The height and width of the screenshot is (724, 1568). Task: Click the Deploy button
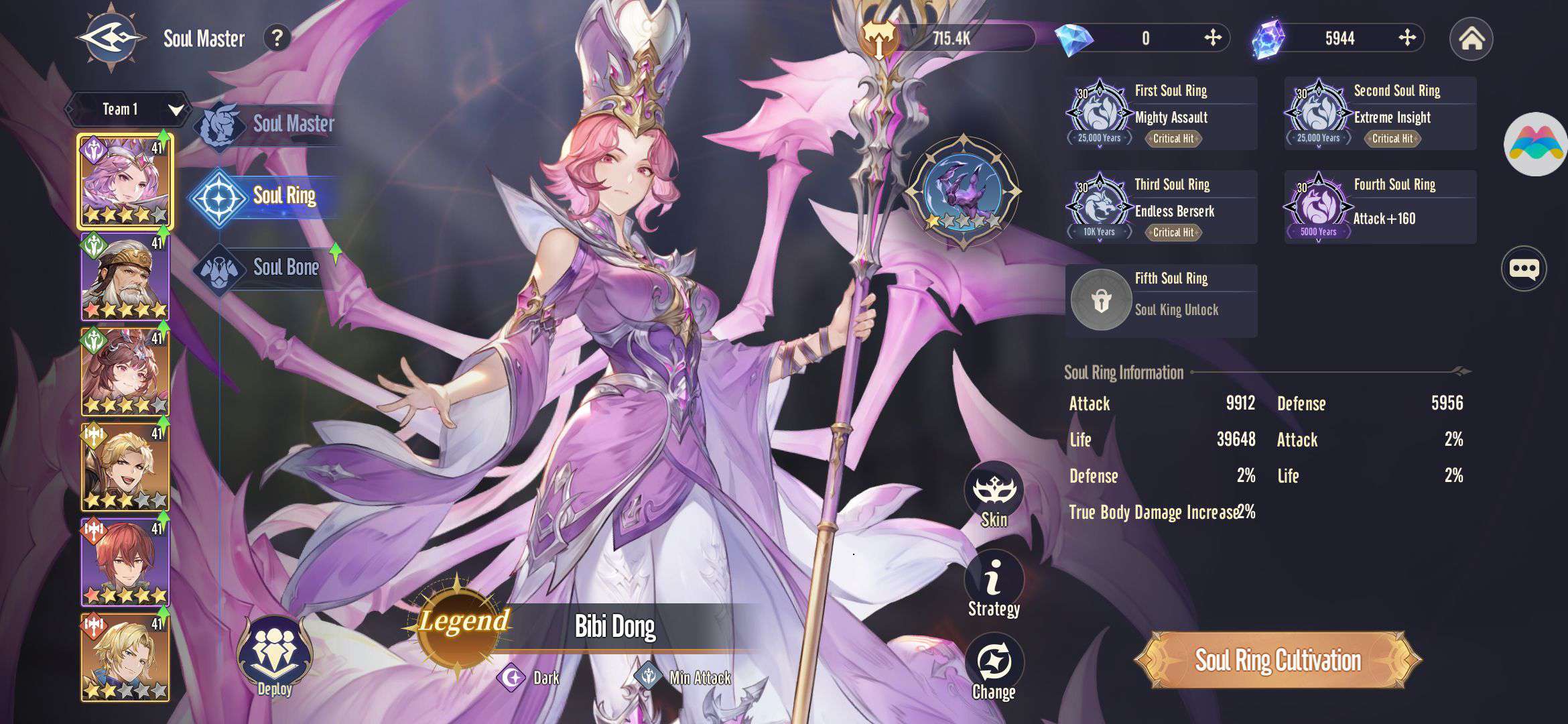tap(274, 657)
